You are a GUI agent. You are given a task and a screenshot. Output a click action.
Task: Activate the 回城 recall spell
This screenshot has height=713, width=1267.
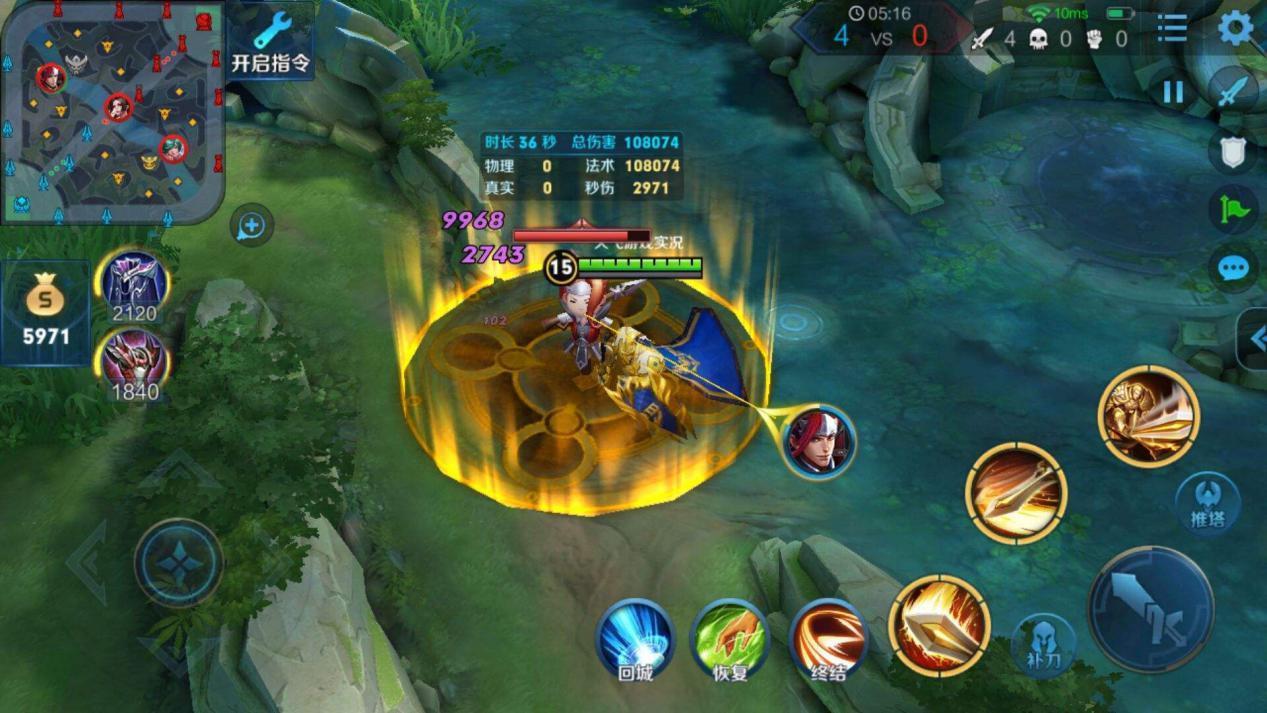tap(635, 640)
